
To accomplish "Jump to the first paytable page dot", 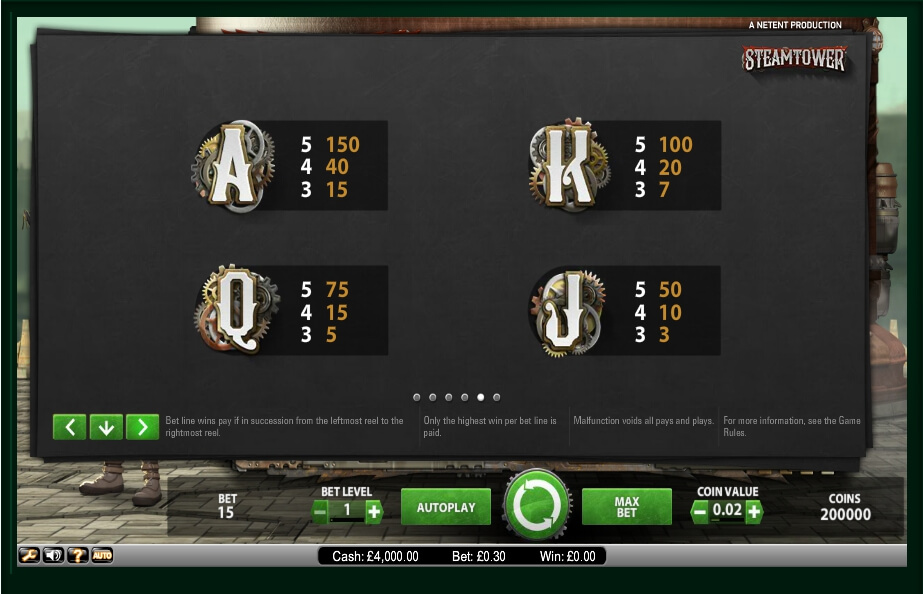I will 416,397.
